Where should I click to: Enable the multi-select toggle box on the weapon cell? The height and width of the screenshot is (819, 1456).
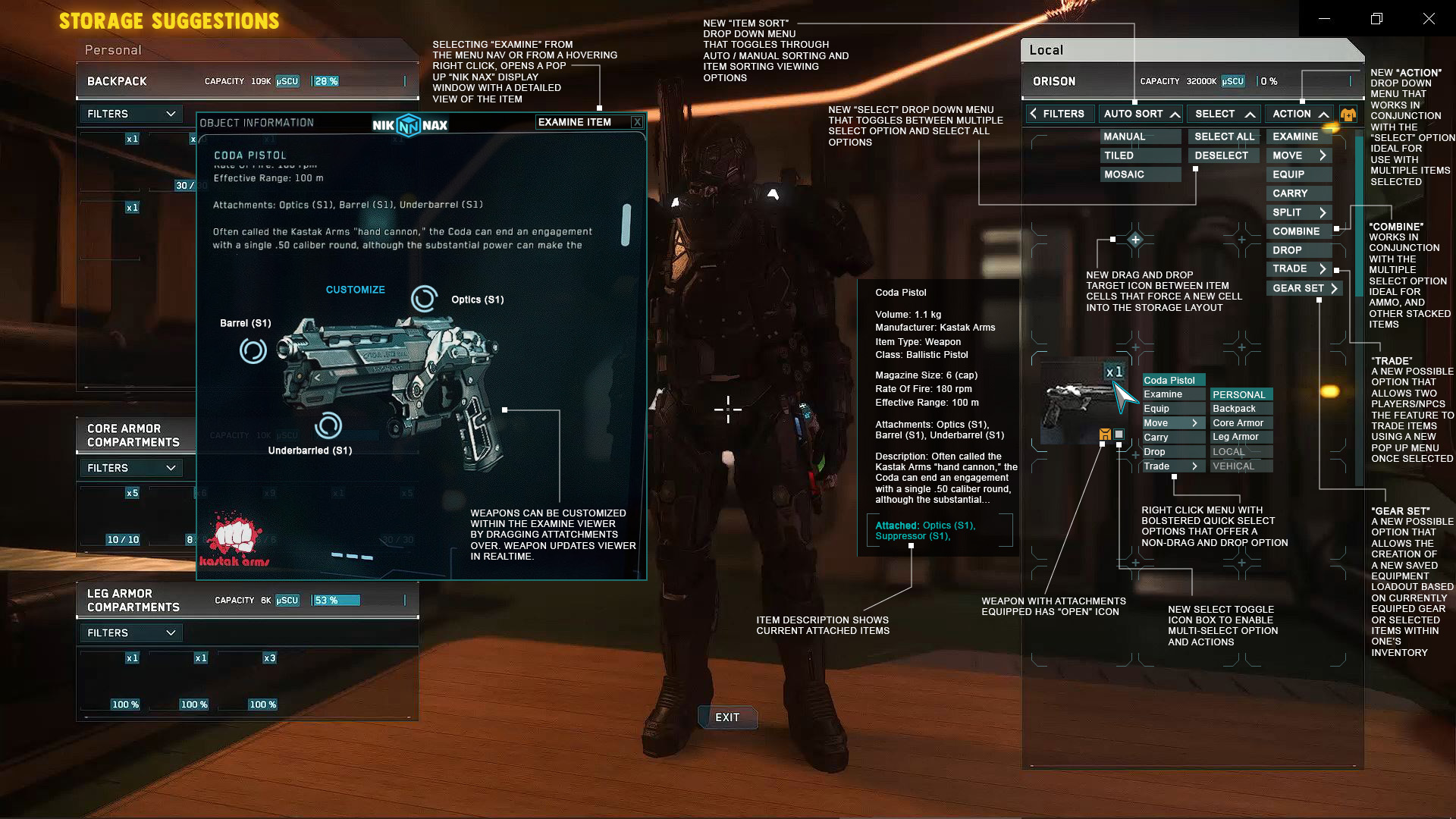(x=1118, y=435)
